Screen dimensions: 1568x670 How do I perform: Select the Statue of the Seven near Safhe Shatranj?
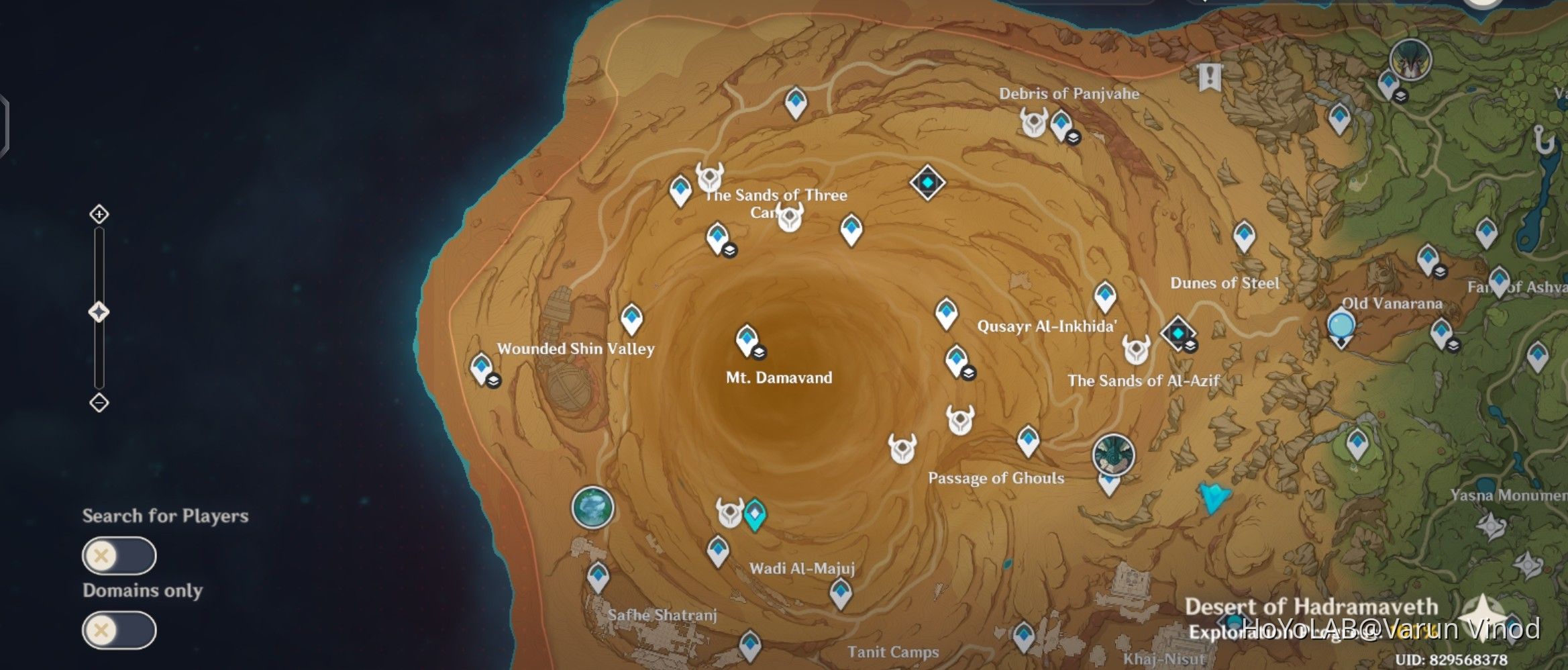(591, 508)
